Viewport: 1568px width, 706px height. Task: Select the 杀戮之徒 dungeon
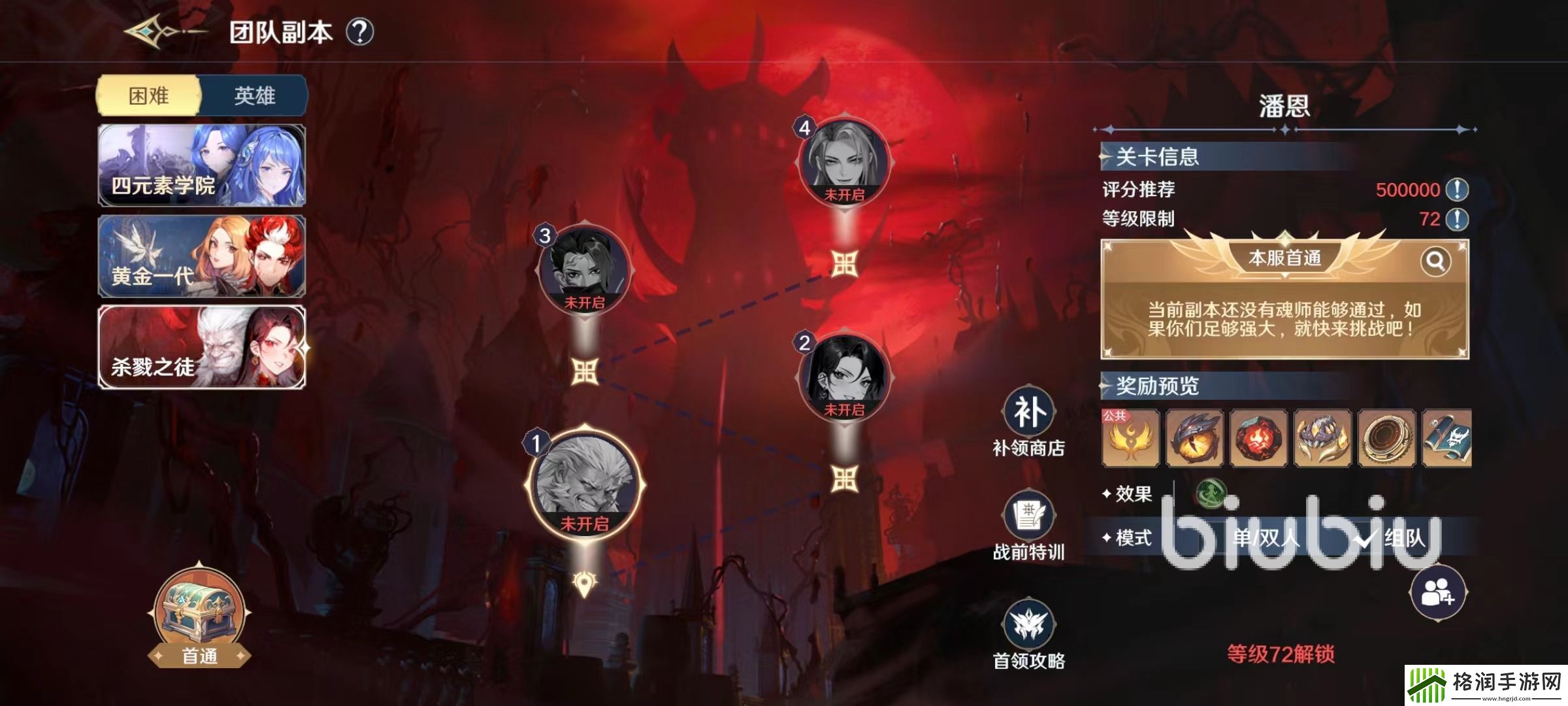202,347
